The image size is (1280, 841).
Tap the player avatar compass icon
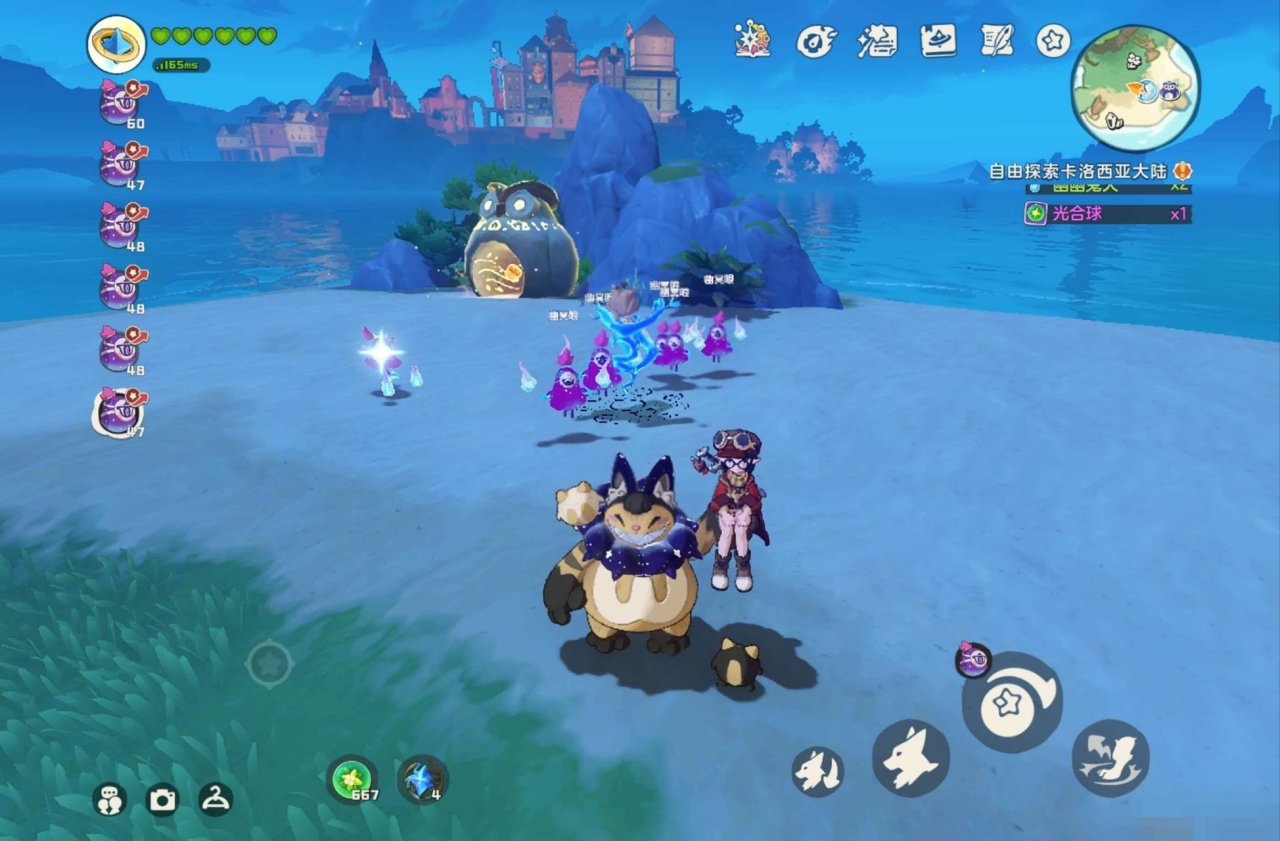tap(116, 44)
